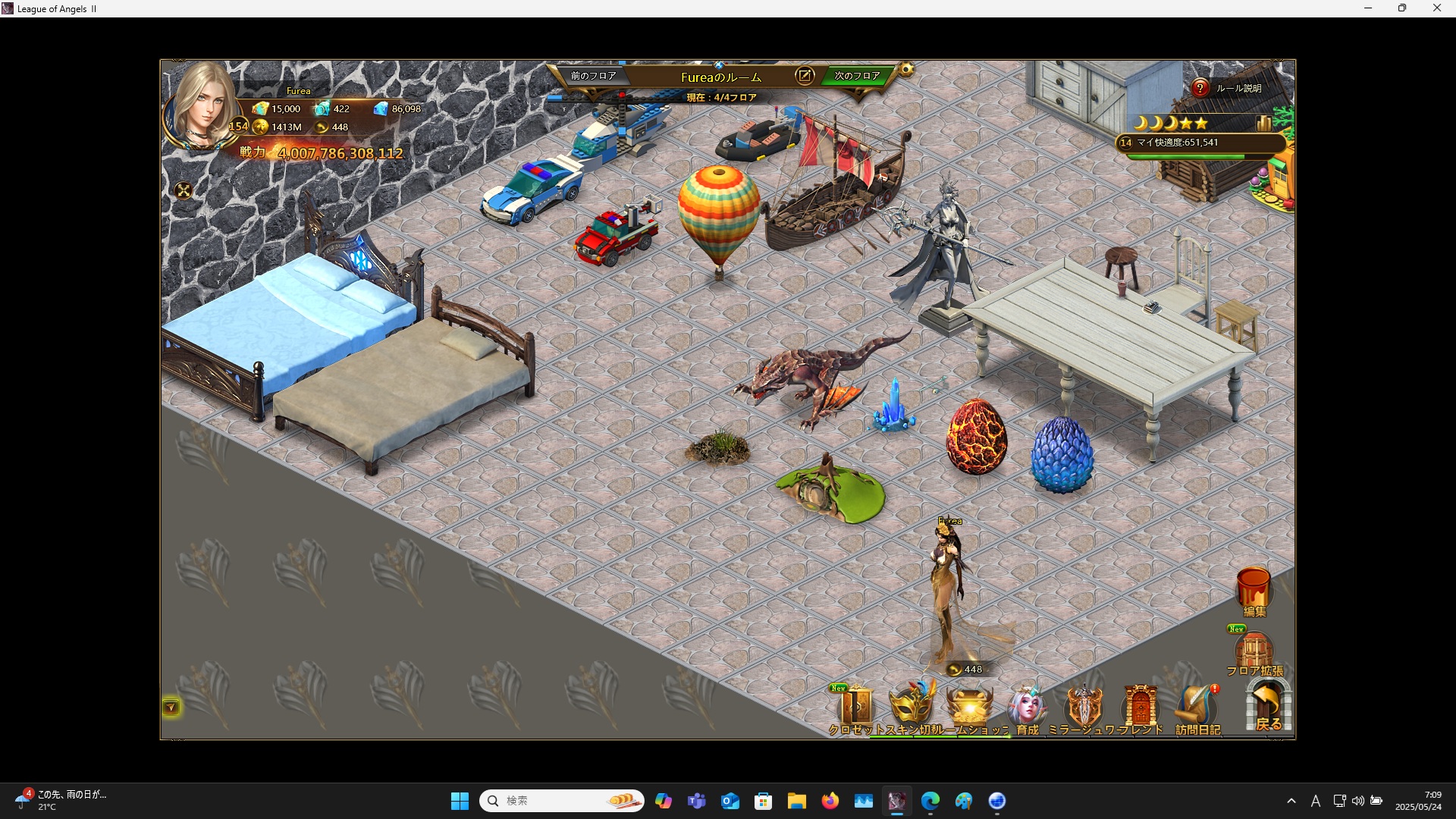Open the comfort ranking bar-chart icon

tap(1263, 123)
